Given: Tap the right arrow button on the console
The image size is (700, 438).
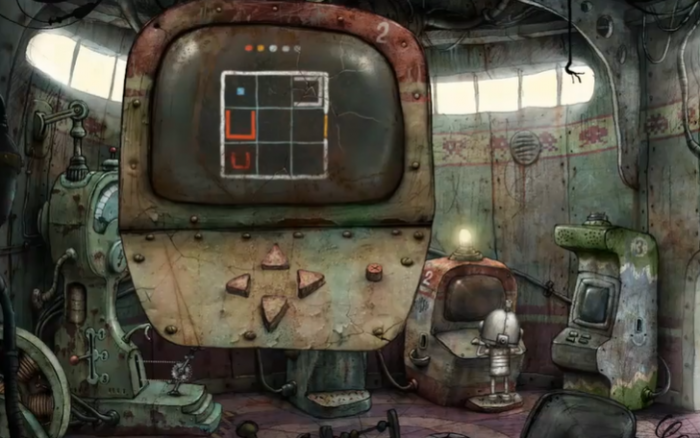Looking at the screenshot, I should tap(309, 283).
